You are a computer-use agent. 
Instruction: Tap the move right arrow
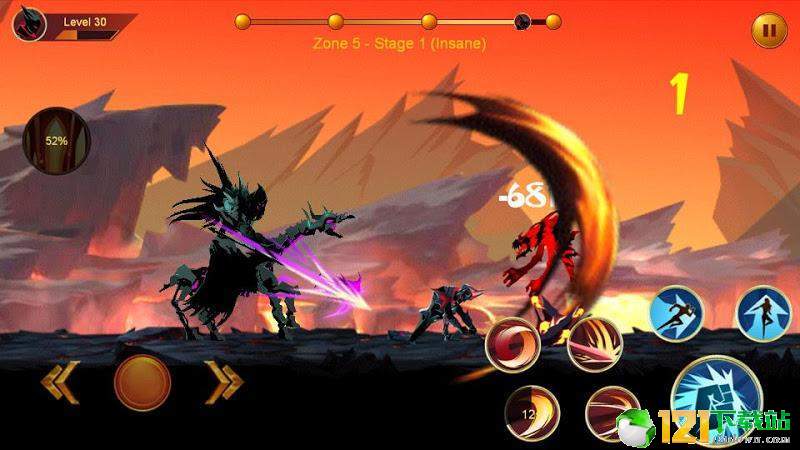[x=225, y=382]
